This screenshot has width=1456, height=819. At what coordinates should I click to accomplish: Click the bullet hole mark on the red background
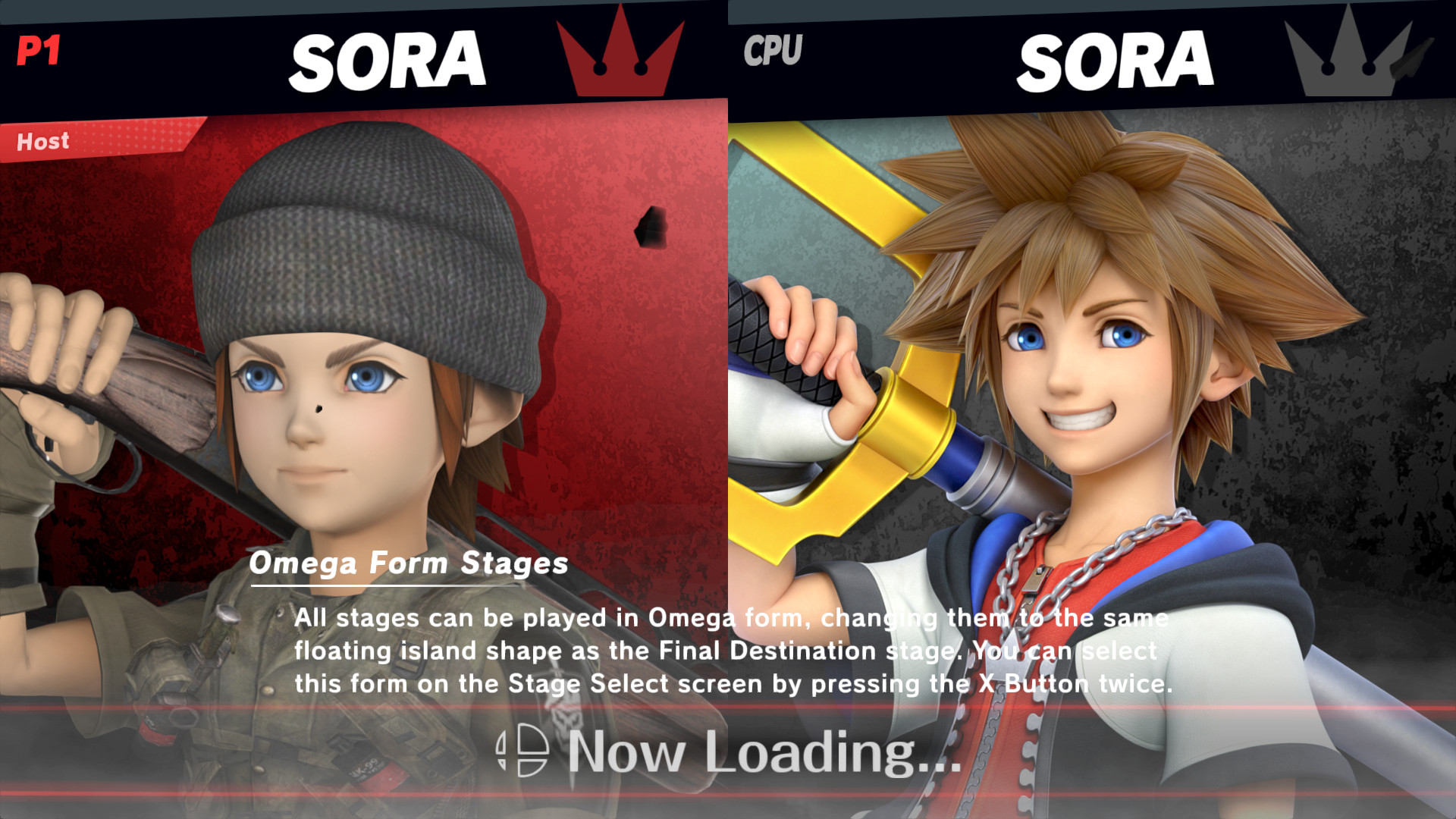[x=650, y=225]
